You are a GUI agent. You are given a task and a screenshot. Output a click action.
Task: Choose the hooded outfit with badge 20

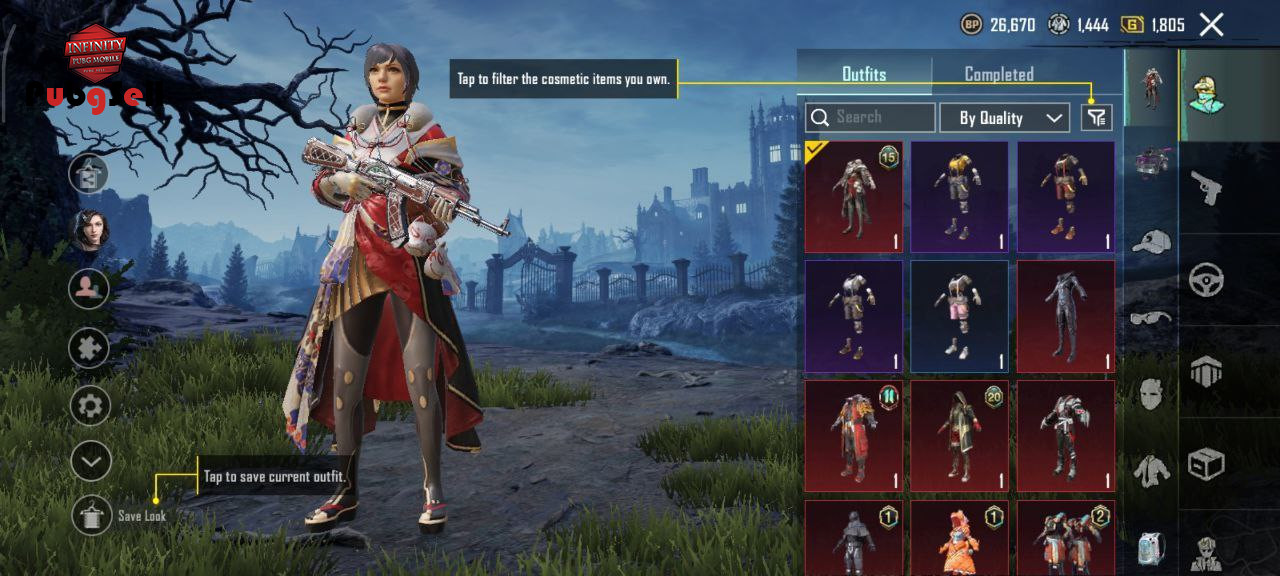click(959, 435)
